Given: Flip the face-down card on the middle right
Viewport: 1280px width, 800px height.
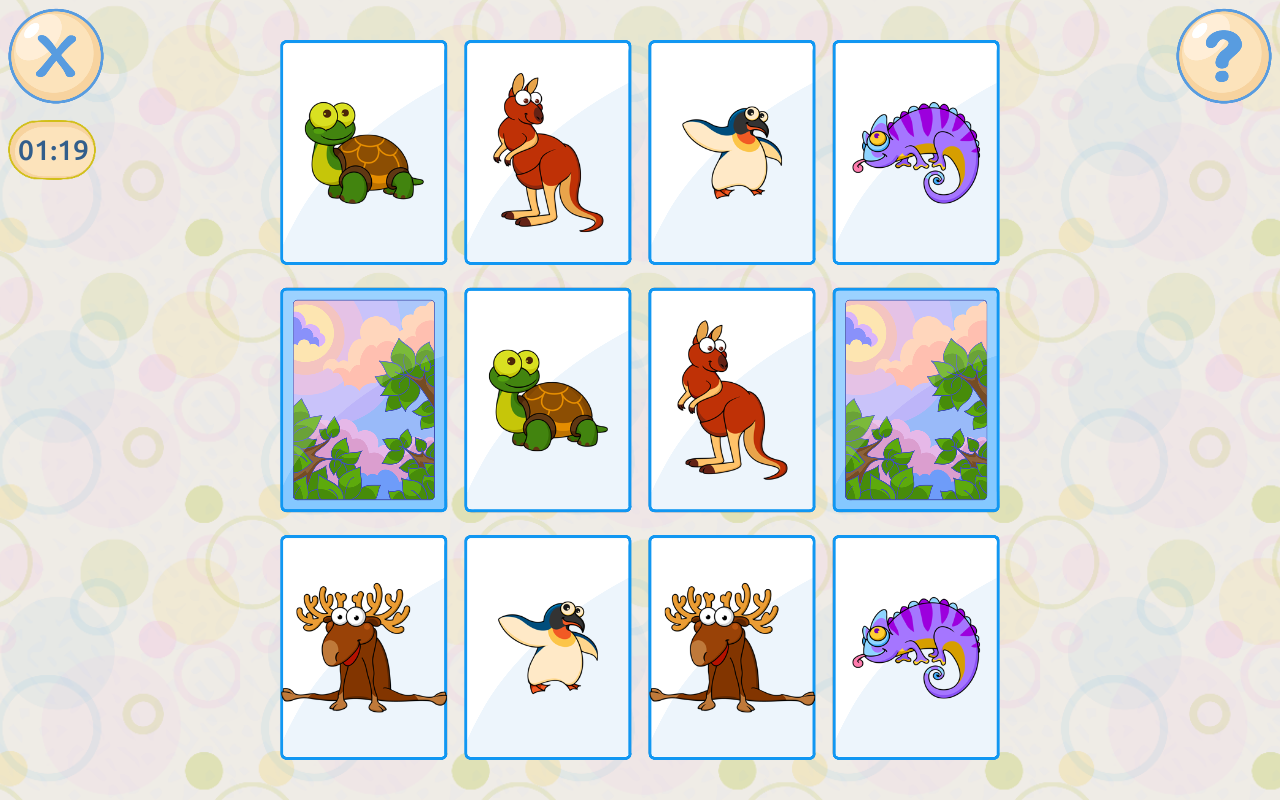Looking at the screenshot, I should 915,397.
